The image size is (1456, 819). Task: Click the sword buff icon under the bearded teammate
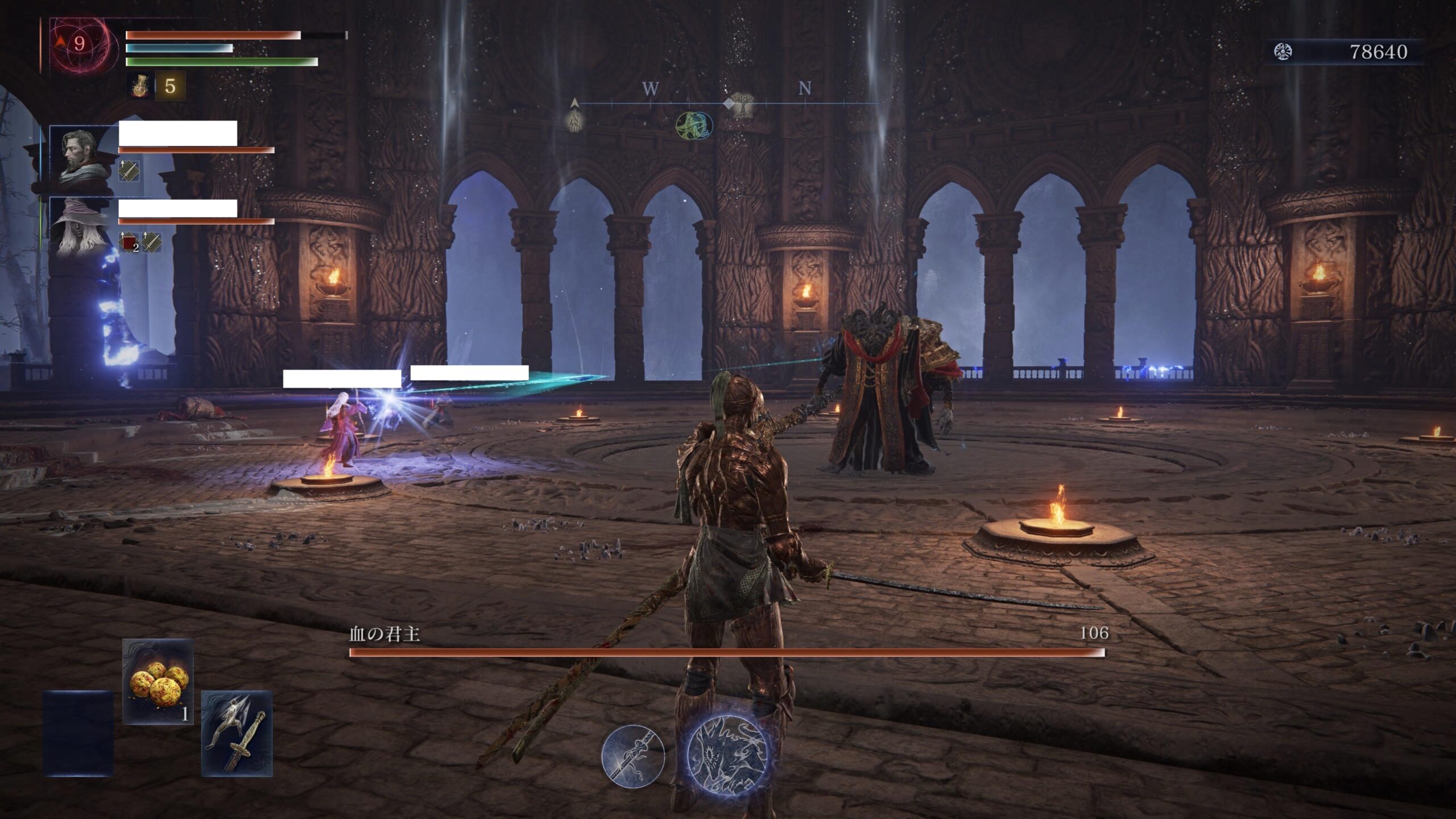coord(129,171)
